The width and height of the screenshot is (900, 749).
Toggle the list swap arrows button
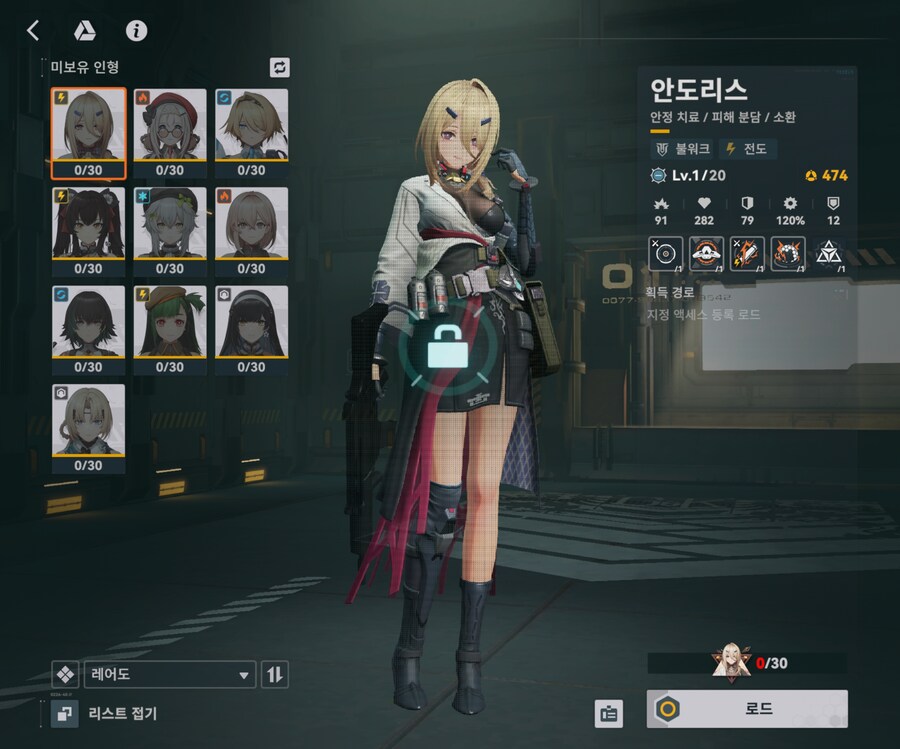(x=280, y=67)
